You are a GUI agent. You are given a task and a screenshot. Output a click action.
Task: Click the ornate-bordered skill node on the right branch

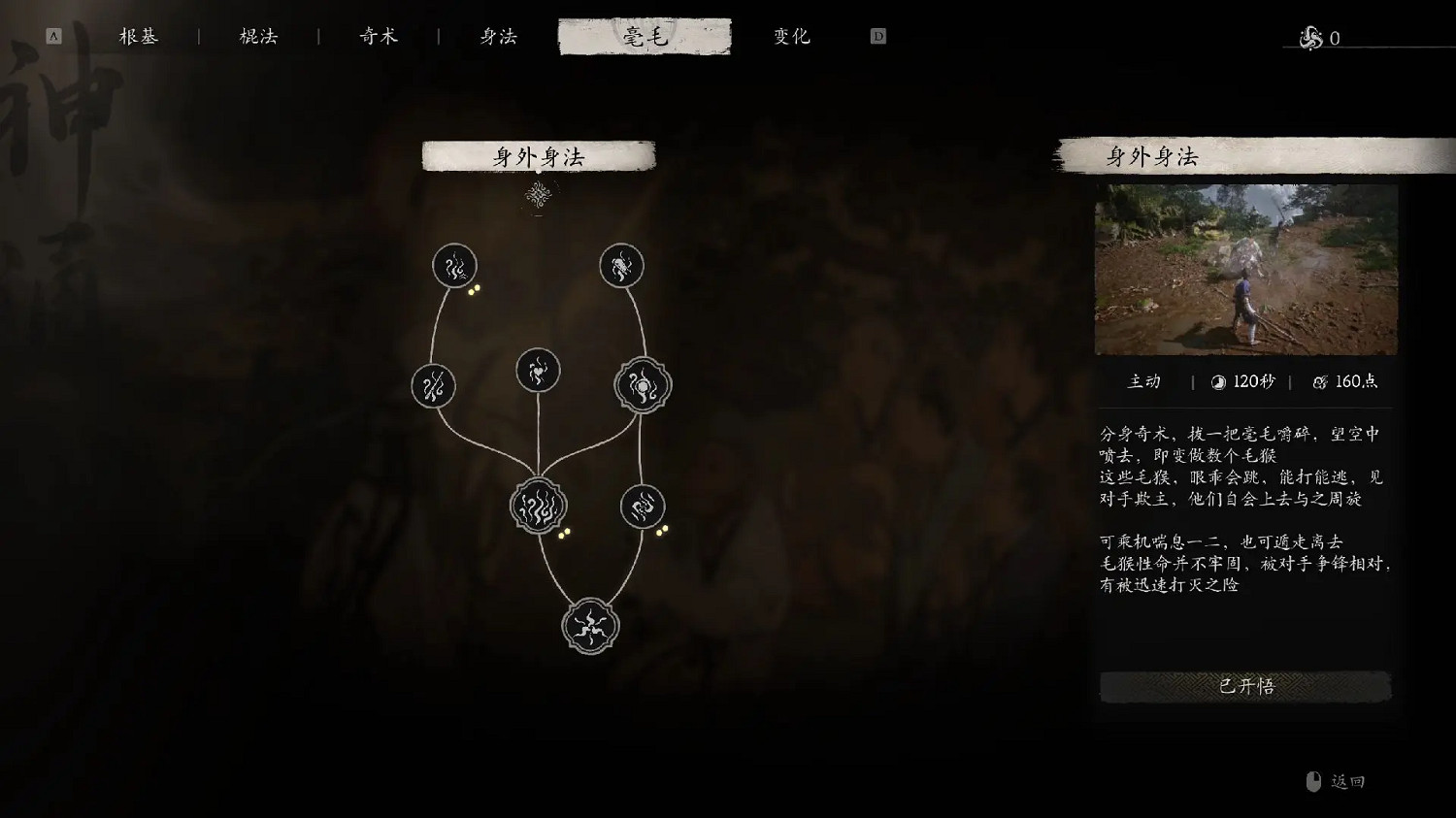click(x=641, y=384)
